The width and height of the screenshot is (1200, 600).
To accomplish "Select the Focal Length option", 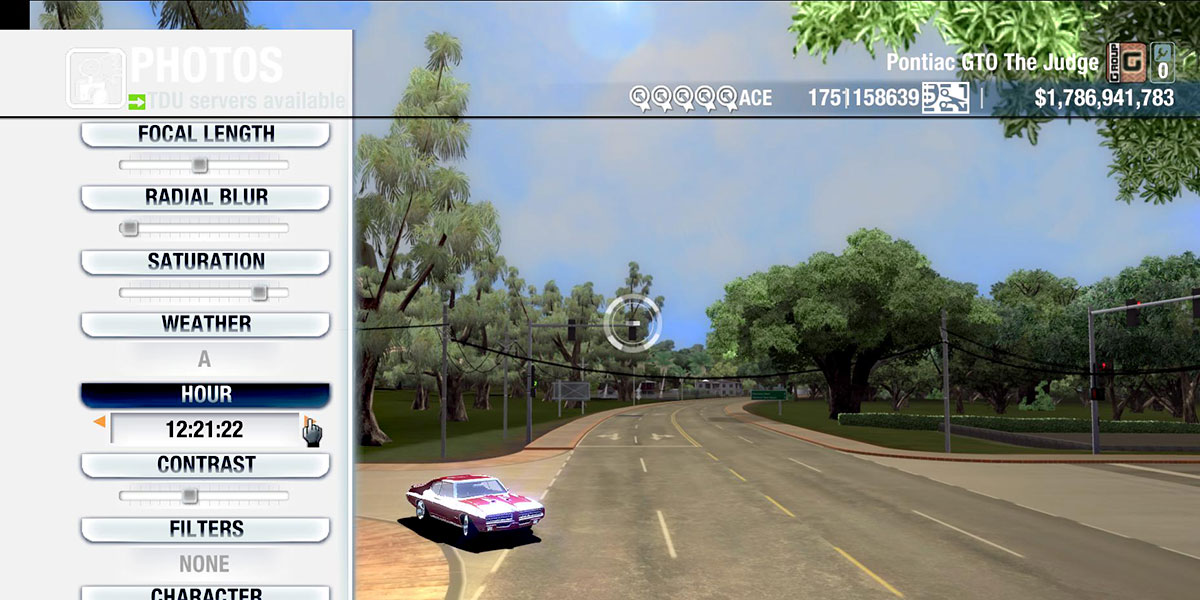I will [205, 134].
